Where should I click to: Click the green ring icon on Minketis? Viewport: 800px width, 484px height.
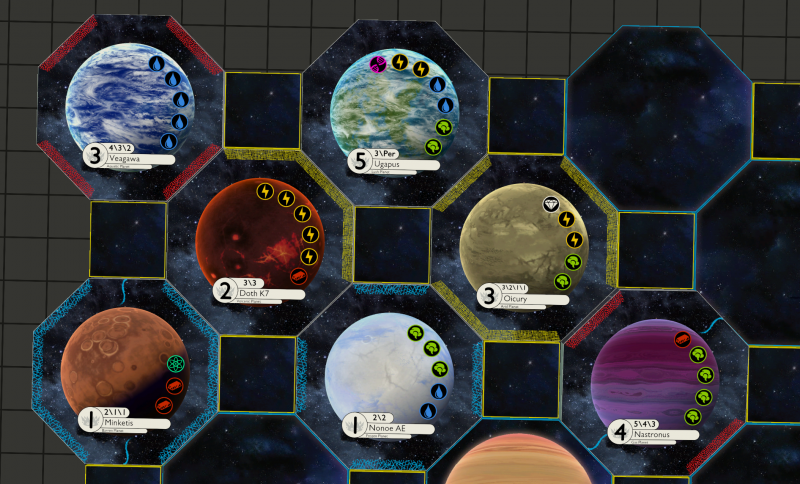(176, 363)
